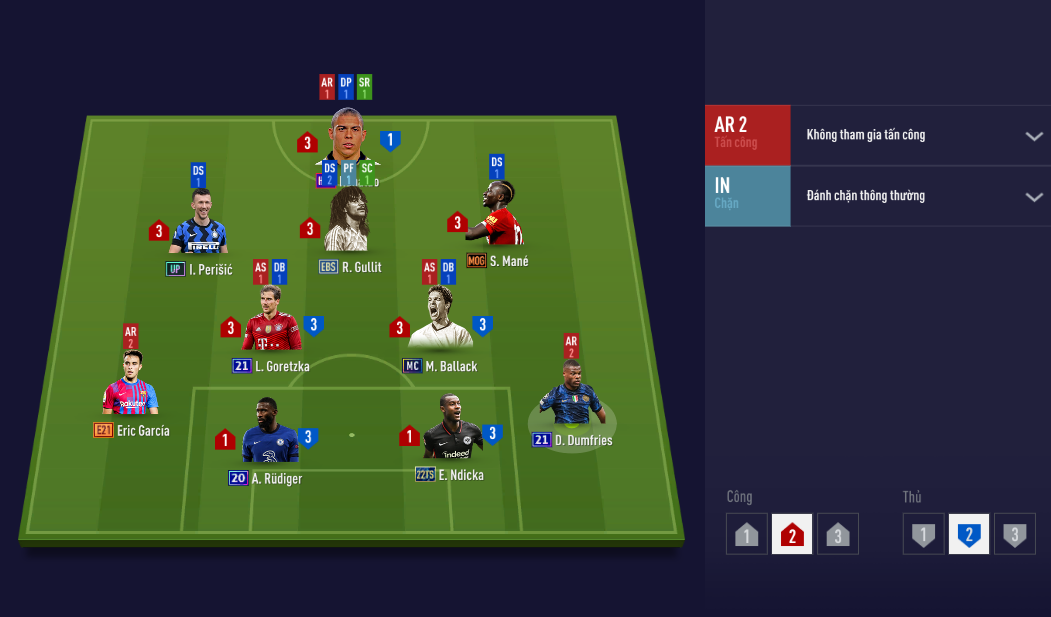Pick S. Mané on the right wing

(x=497, y=217)
